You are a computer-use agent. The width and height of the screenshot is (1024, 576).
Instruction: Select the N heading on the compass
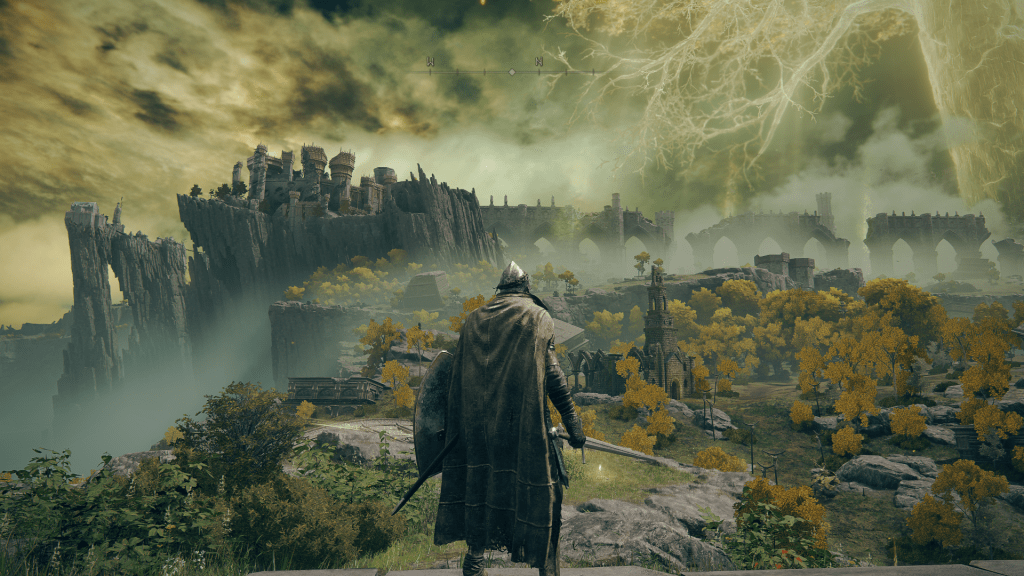click(539, 62)
